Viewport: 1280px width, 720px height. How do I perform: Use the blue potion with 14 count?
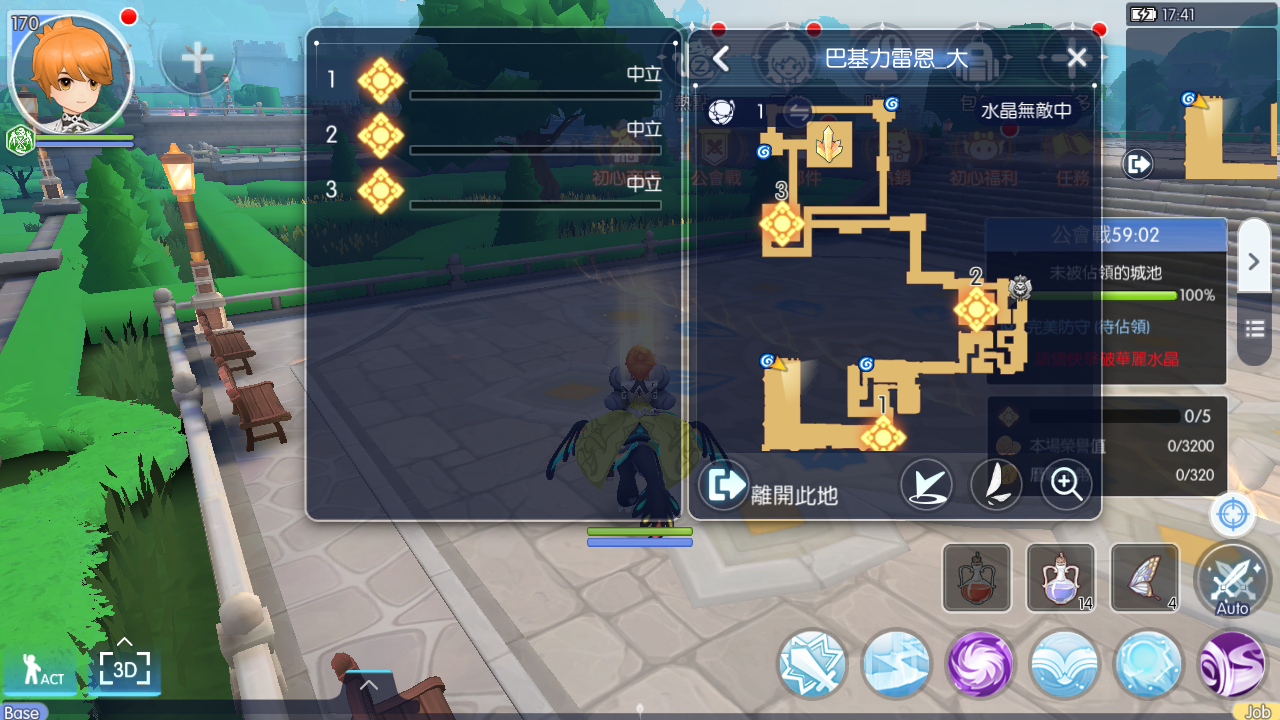tap(1060, 578)
